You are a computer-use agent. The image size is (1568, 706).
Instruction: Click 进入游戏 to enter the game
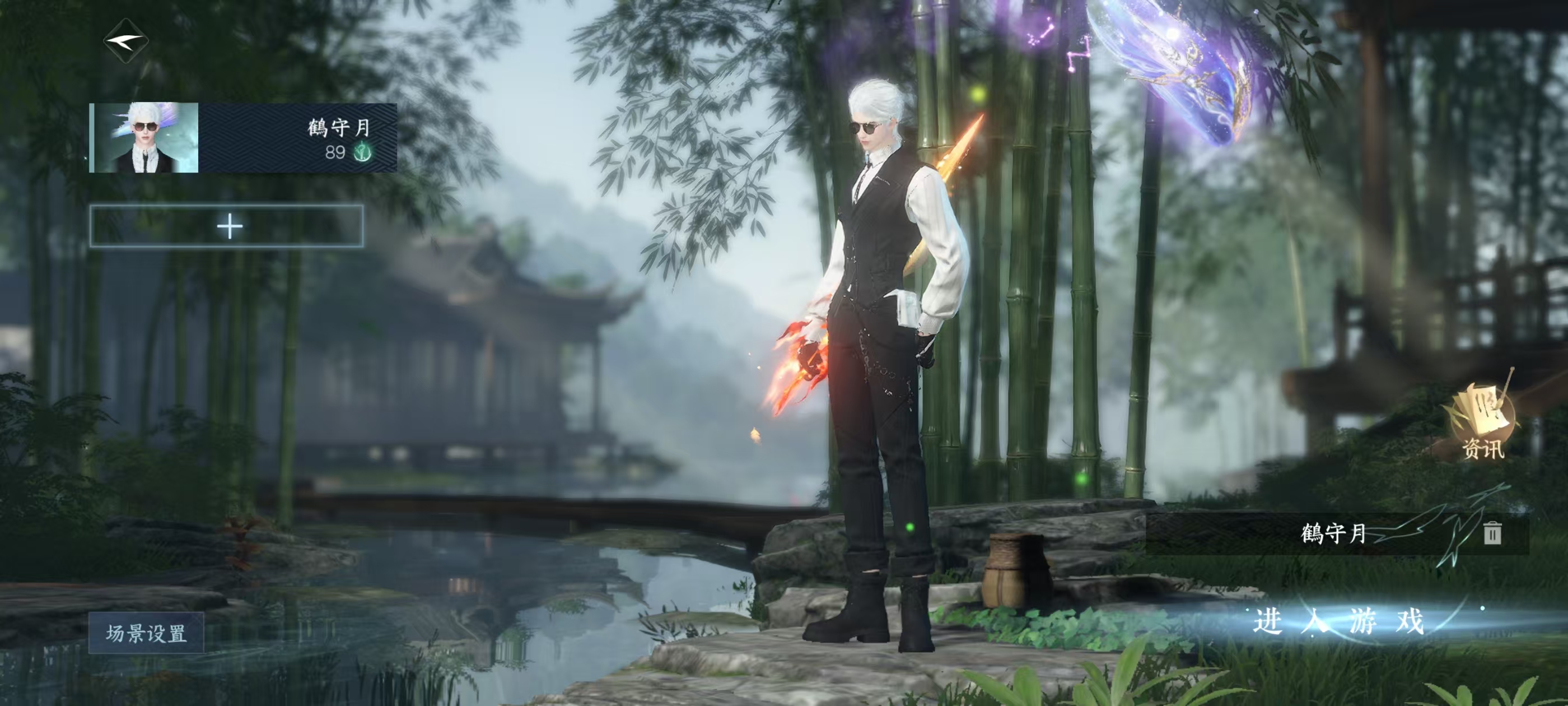1338,621
